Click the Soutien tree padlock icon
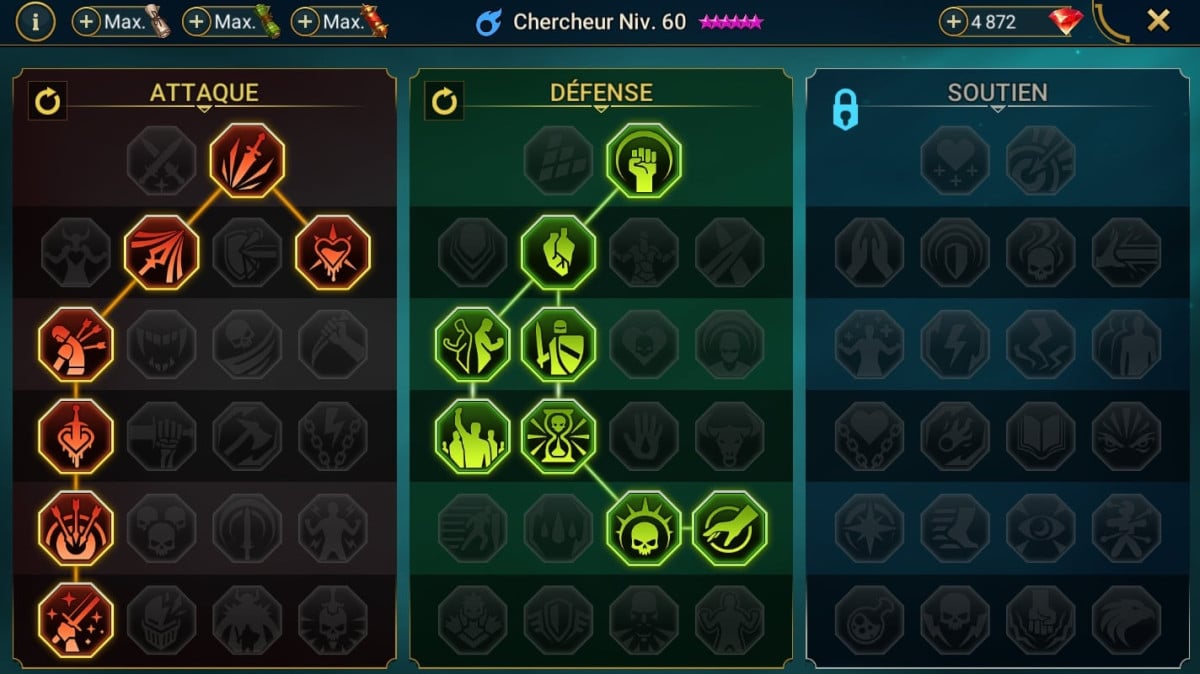Viewport: 1200px width, 674px height. (845, 111)
